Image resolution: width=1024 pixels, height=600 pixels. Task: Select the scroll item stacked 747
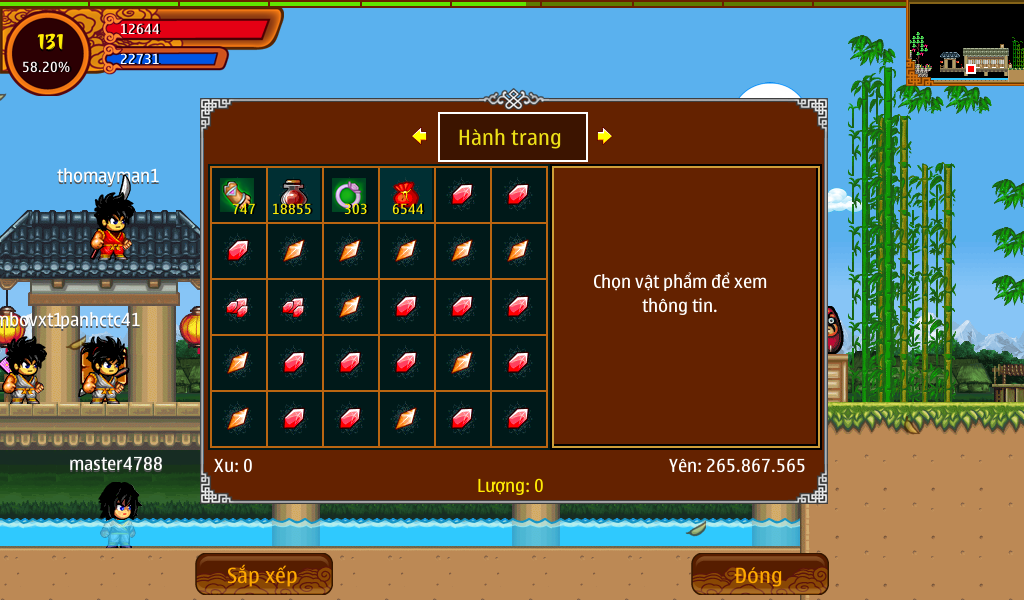coord(238,195)
